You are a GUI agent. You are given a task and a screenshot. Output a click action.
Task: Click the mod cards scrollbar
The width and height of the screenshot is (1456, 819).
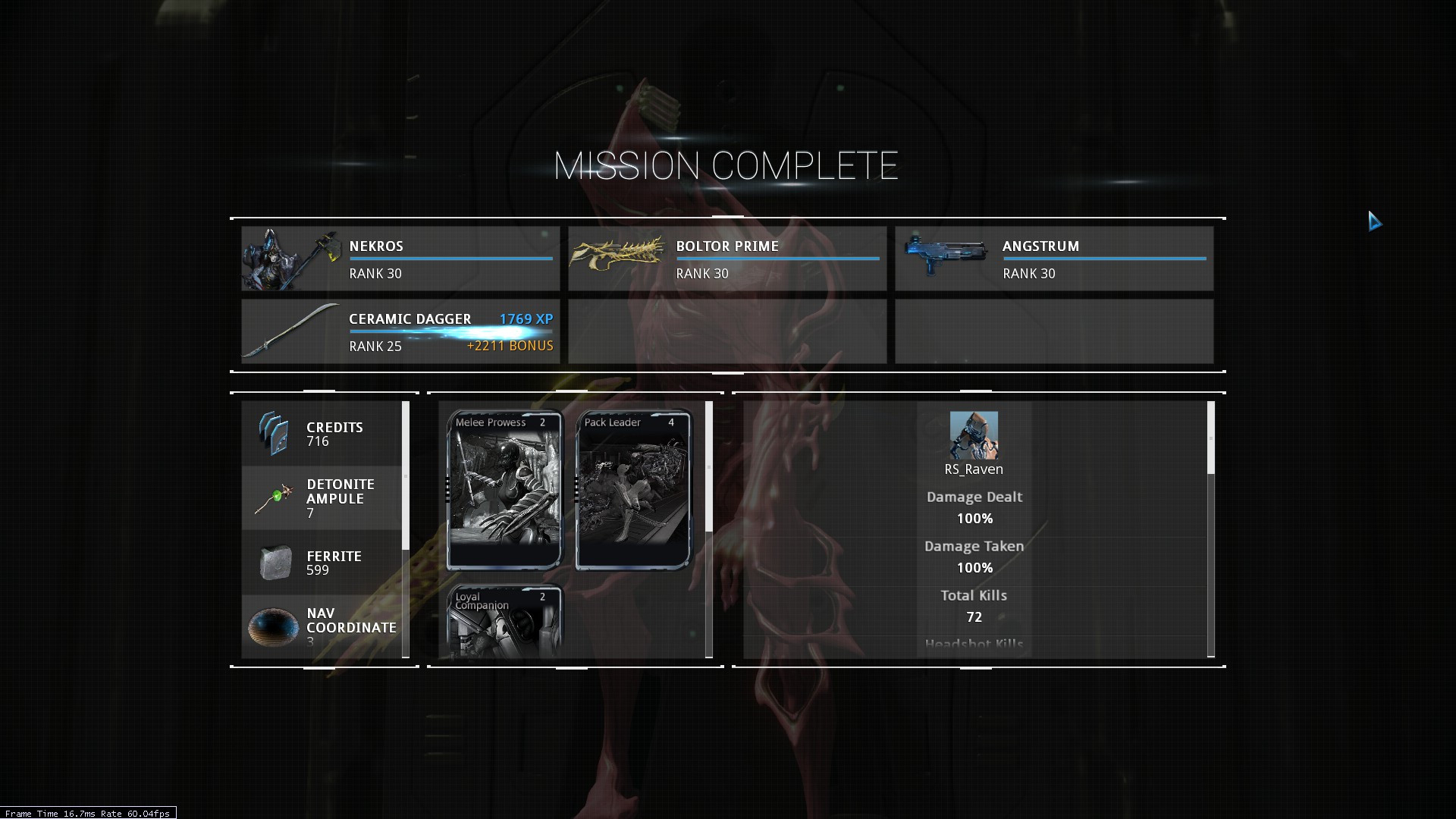tap(709, 466)
